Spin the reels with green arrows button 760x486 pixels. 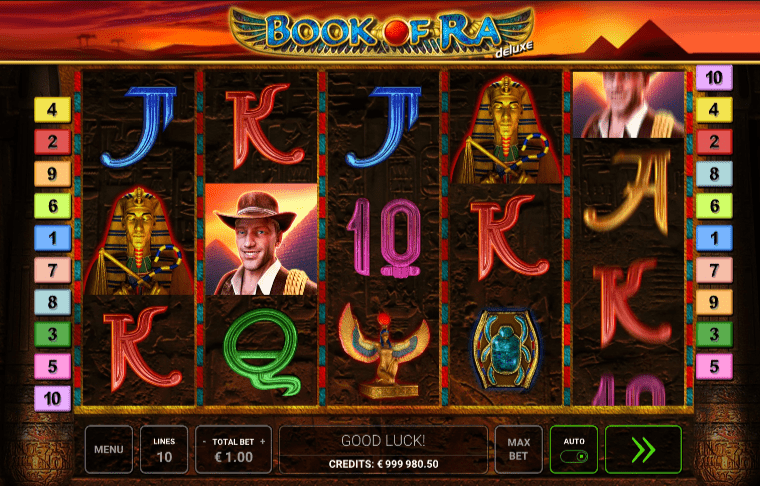(643, 450)
